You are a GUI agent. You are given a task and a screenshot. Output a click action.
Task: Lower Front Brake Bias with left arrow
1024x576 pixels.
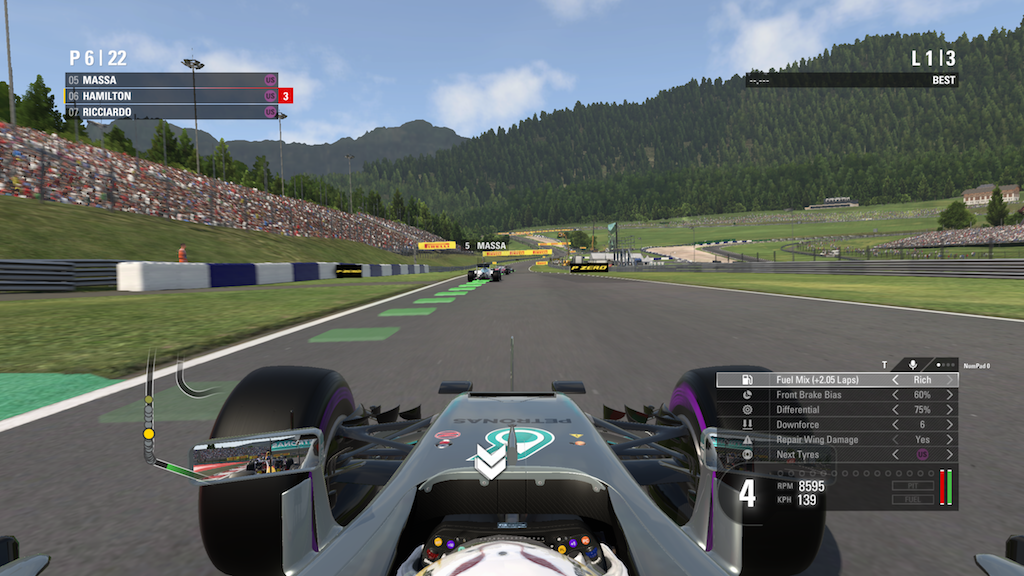[x=895, y=395]
